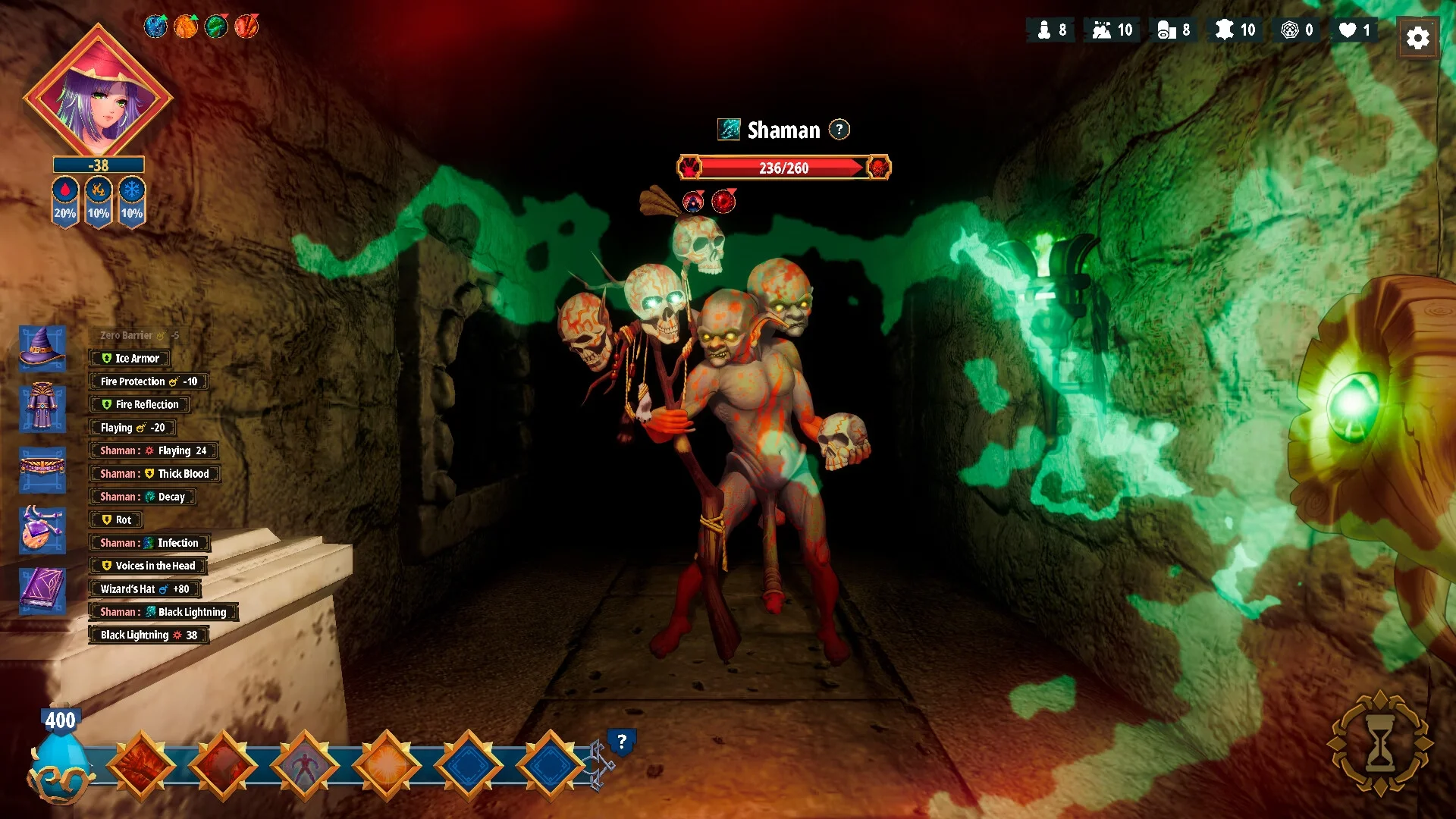Select the blue mana potion flask
This screenshot has width=1456, height=819.
pos(61,762)
